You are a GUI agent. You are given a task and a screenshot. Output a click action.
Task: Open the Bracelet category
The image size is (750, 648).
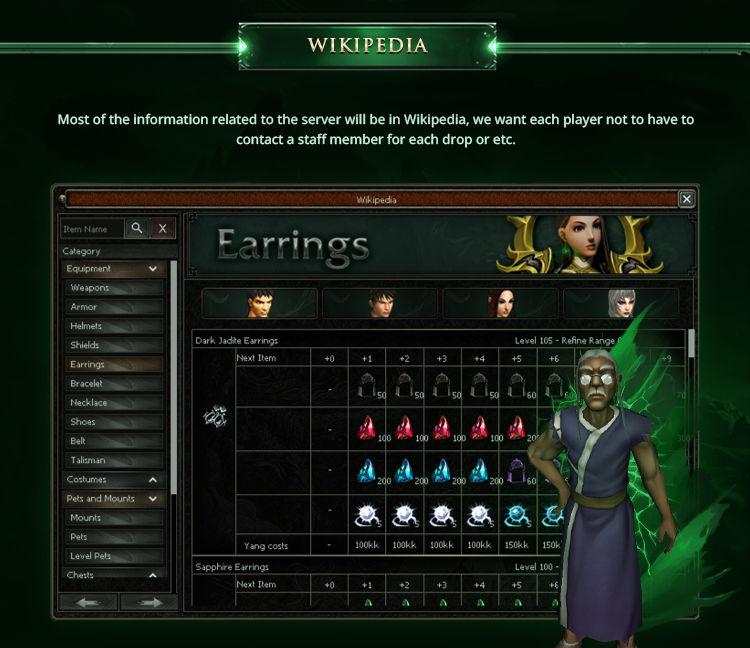click(112, 384)
